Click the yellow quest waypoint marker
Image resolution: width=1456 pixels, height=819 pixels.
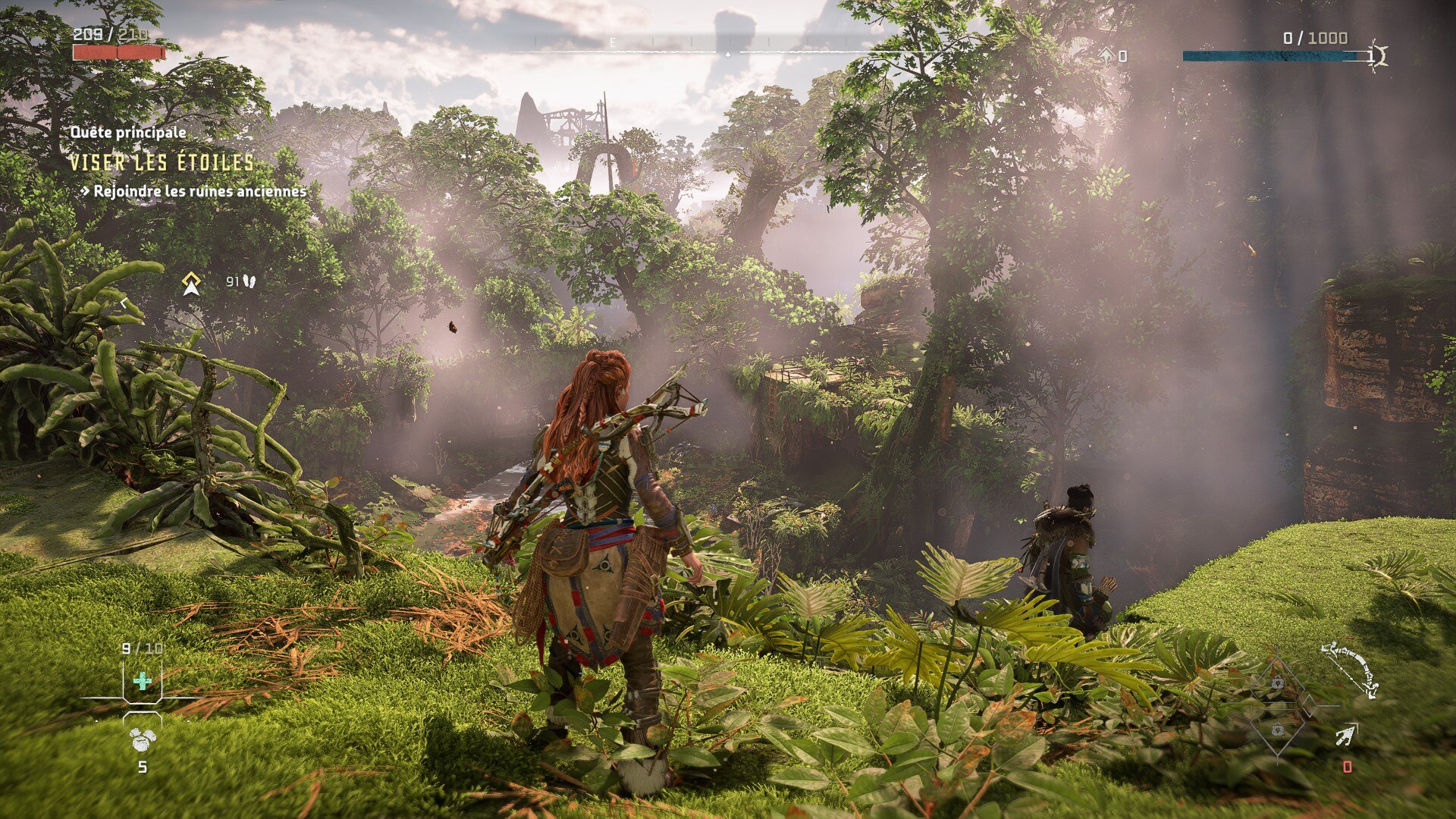click(x=191, y=284)
